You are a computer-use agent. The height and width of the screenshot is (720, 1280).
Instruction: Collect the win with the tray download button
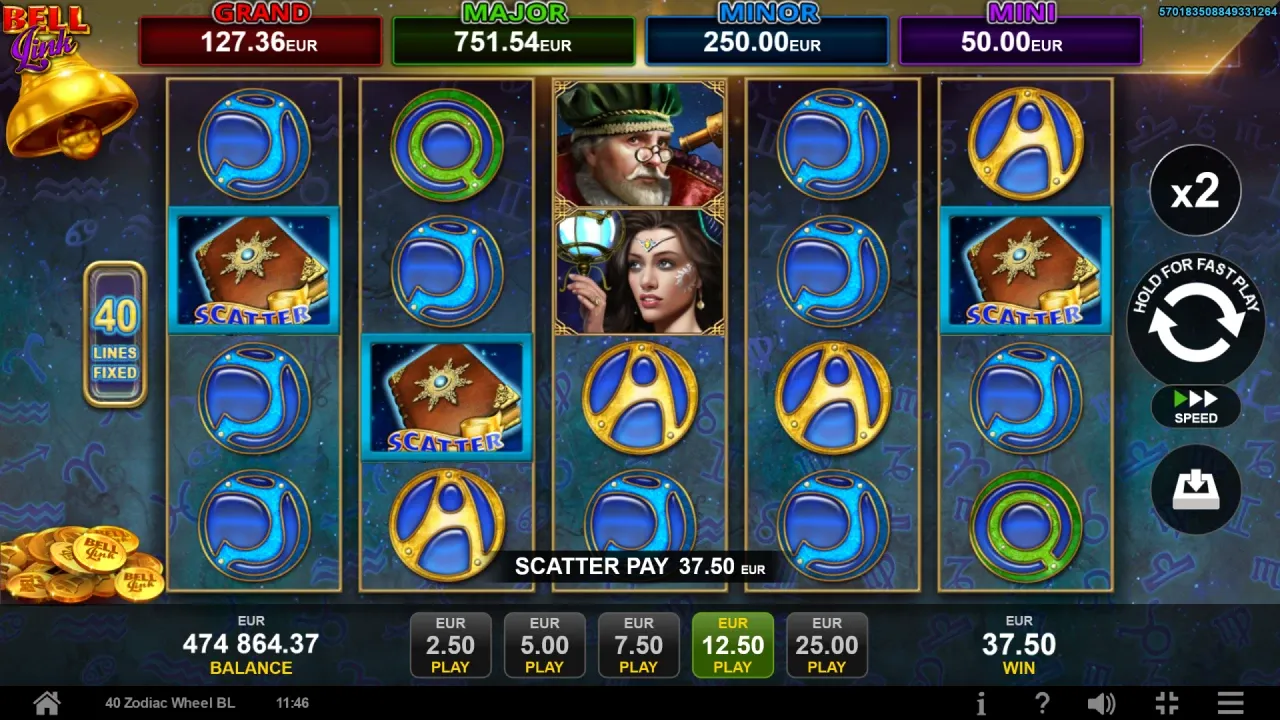pos(1195,490)
